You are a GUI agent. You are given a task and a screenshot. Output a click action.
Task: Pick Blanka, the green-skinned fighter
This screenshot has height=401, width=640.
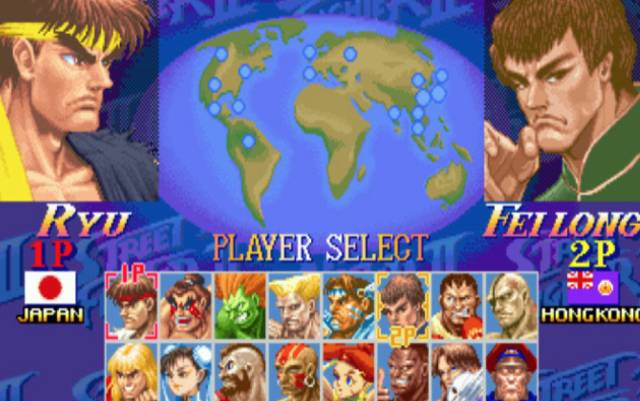(241, 305)
